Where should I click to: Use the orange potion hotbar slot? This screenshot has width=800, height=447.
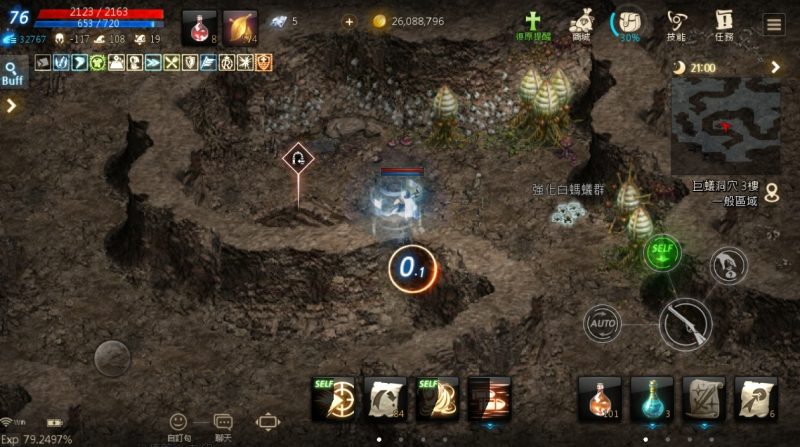click(x=600, y=398)
